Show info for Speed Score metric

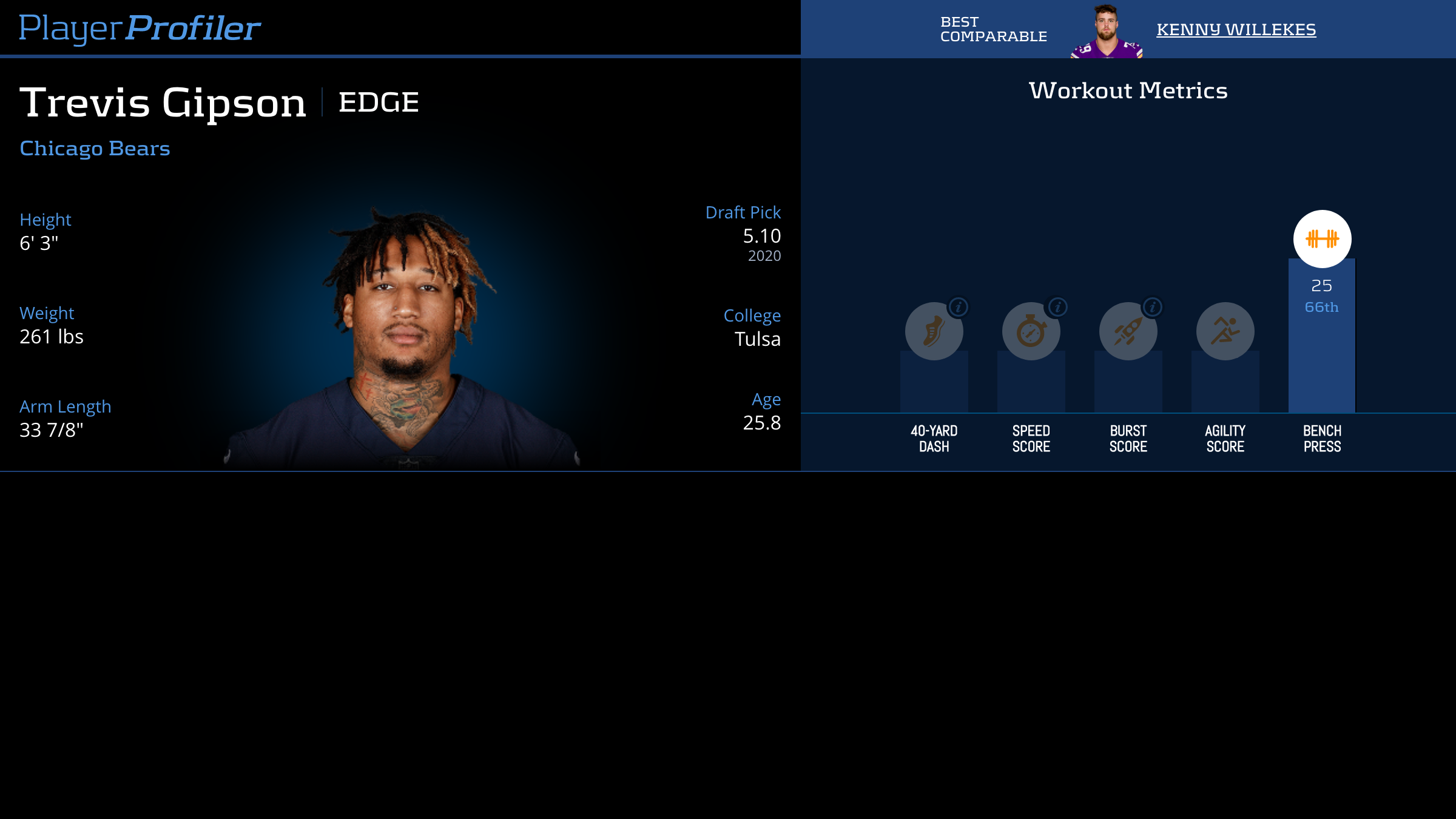tap(1057, 307)
